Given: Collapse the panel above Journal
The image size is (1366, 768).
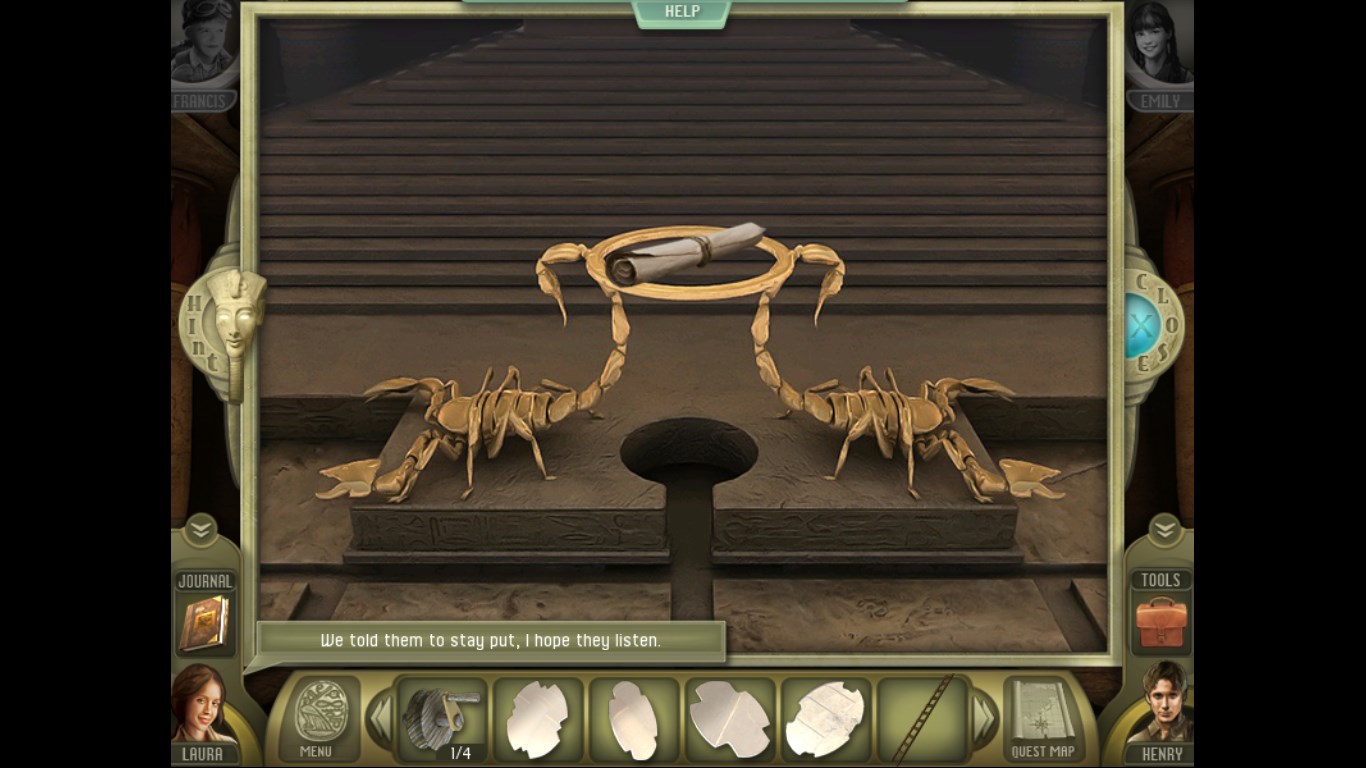Looking at the screenshot, I should (x=201, y=529).
